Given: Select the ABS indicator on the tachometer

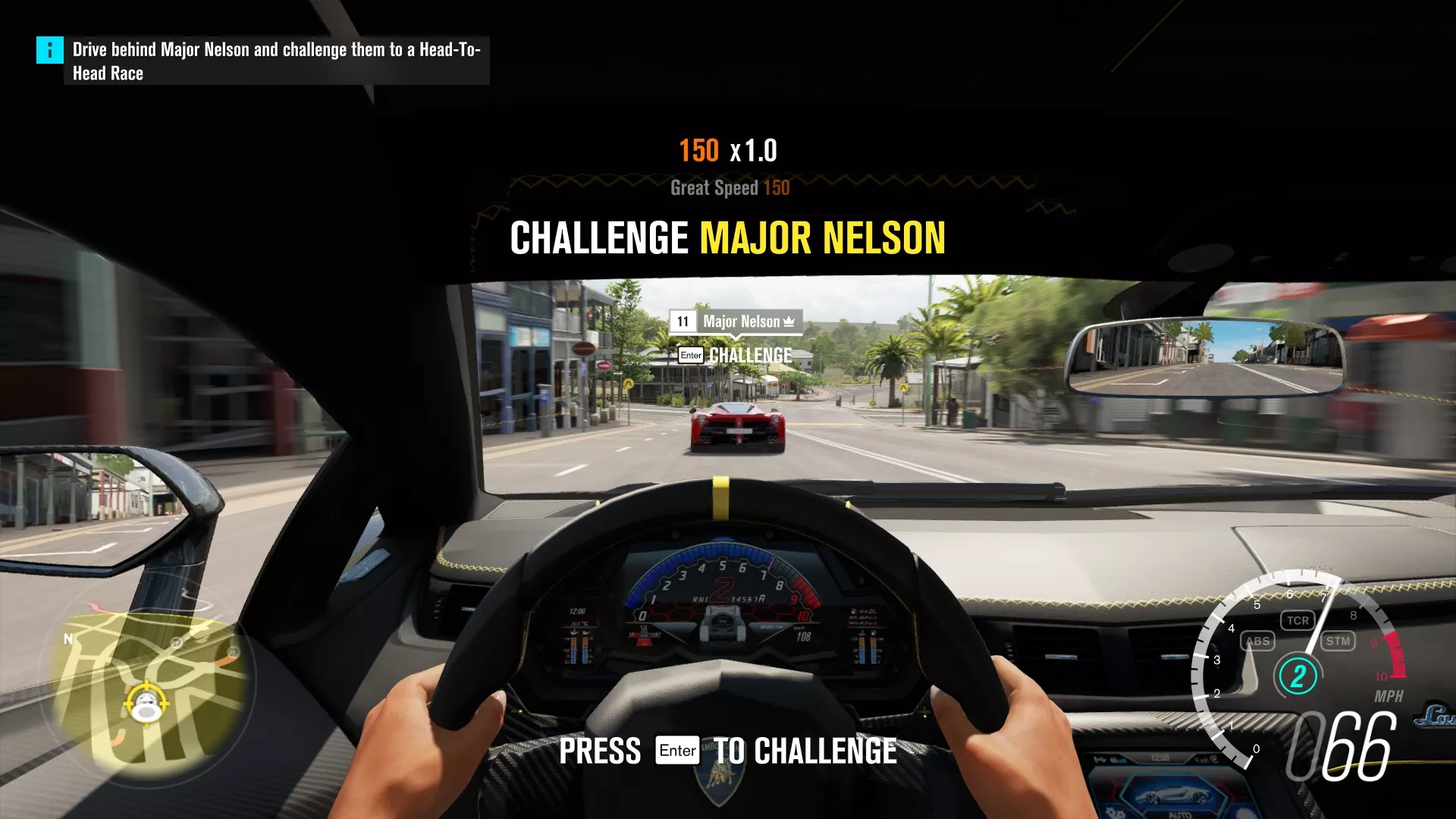Looking at the screenshot, I should point(1258,642).
